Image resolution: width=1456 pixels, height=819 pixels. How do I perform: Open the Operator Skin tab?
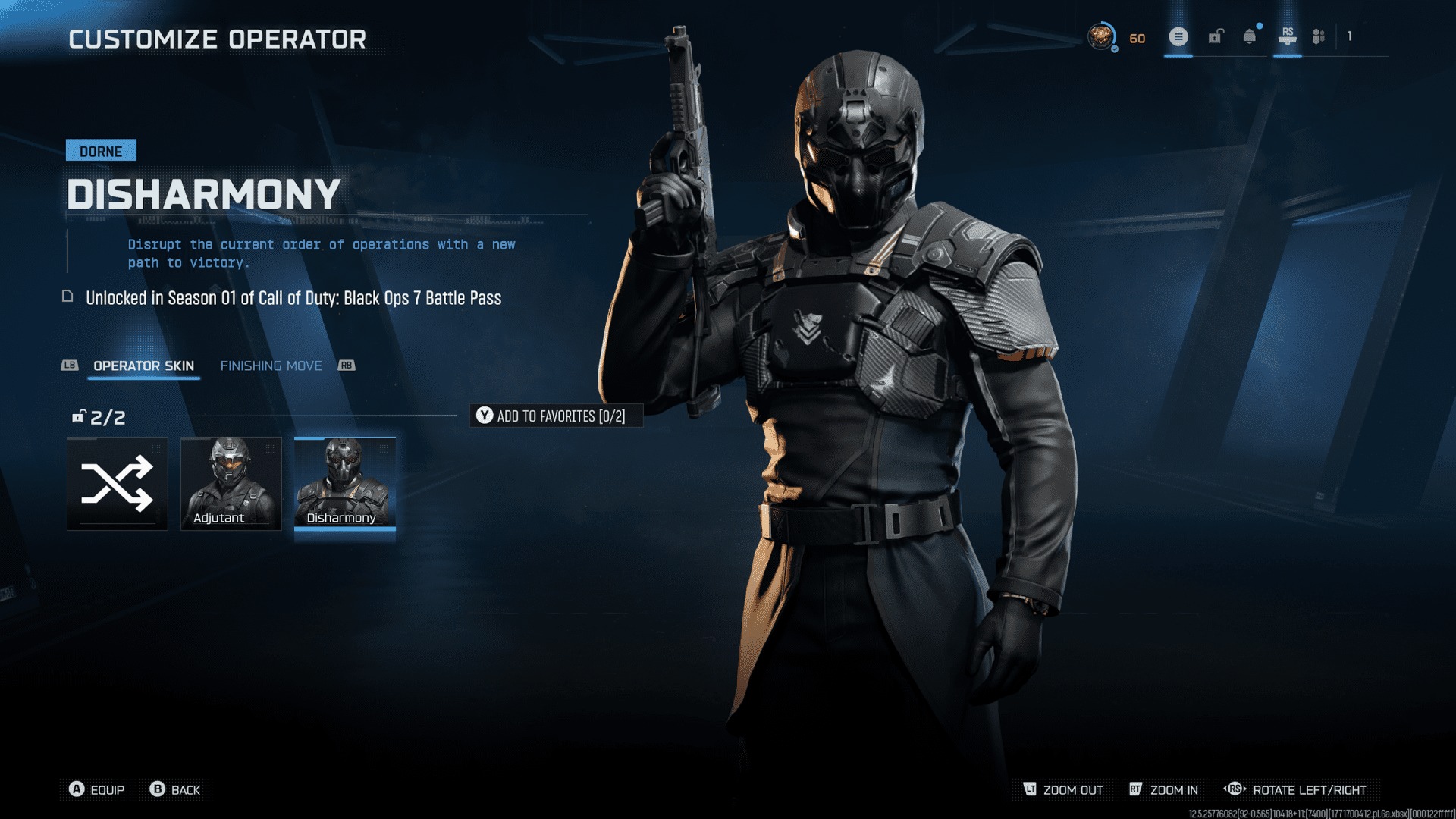click(143, 366)
